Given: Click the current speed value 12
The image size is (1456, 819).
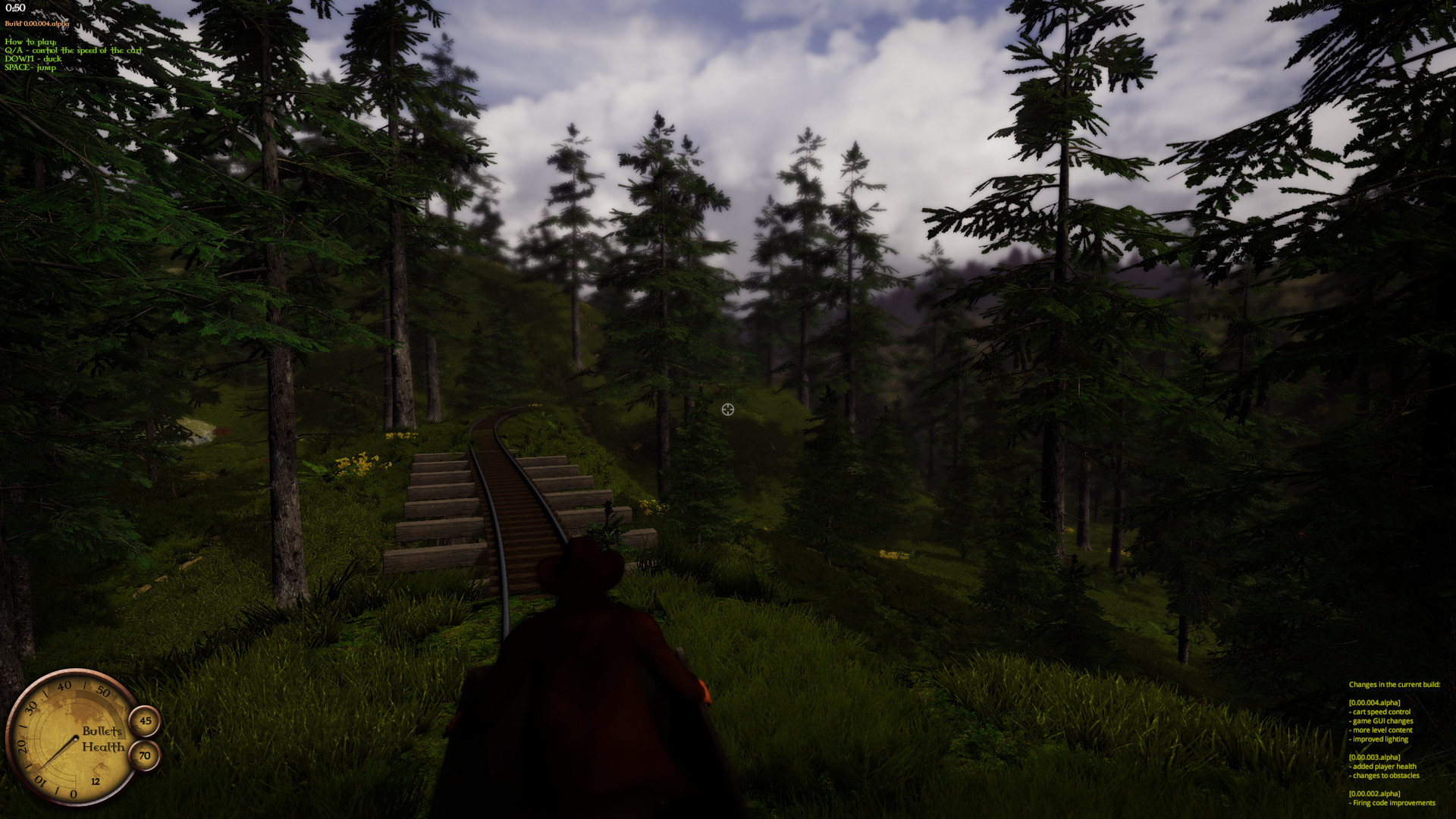Looking at the screenshot, I should point(95,781).
